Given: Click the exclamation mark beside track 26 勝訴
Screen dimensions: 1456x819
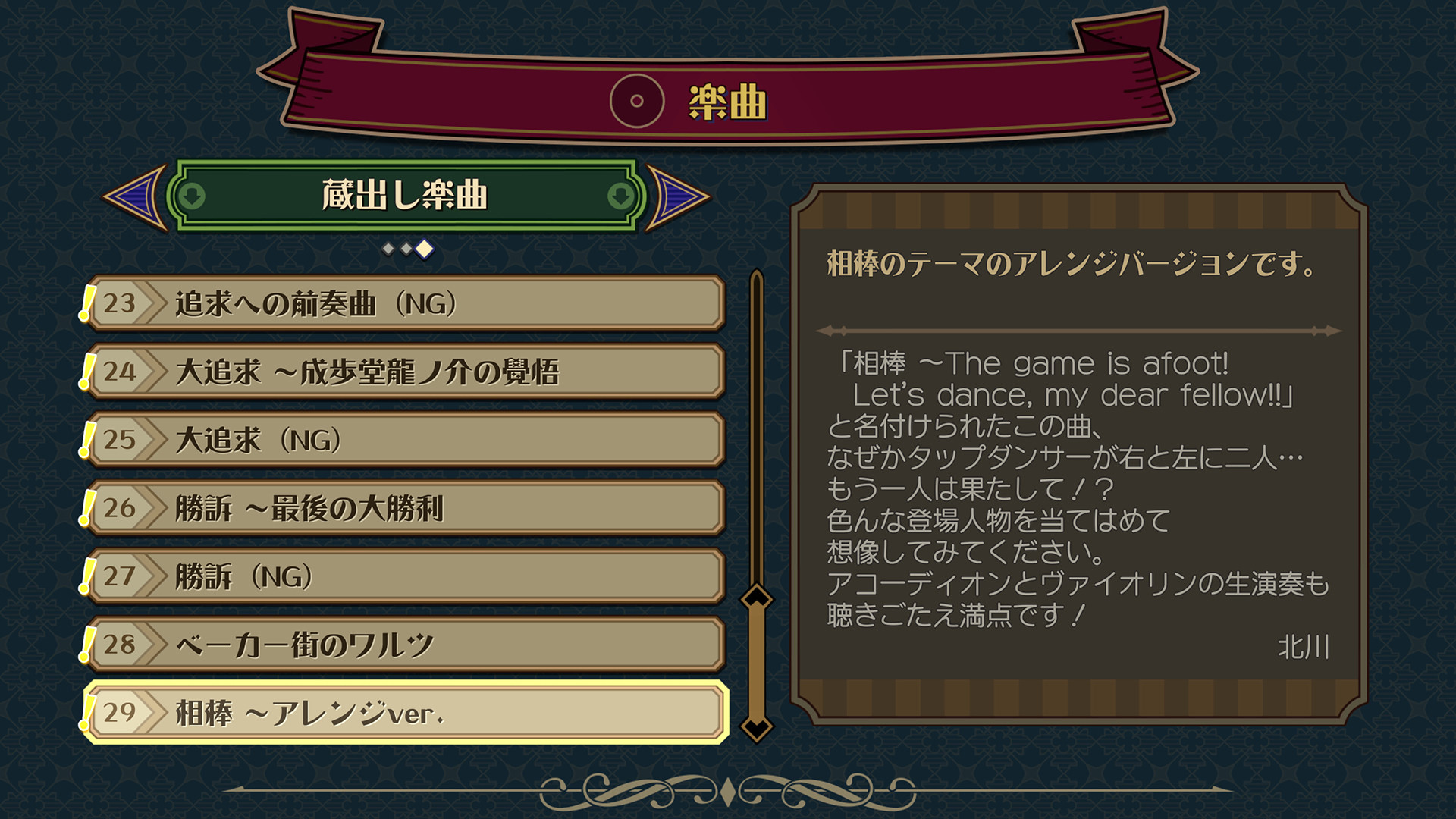Looking at the screenshot, I should [x=85, y=508].
